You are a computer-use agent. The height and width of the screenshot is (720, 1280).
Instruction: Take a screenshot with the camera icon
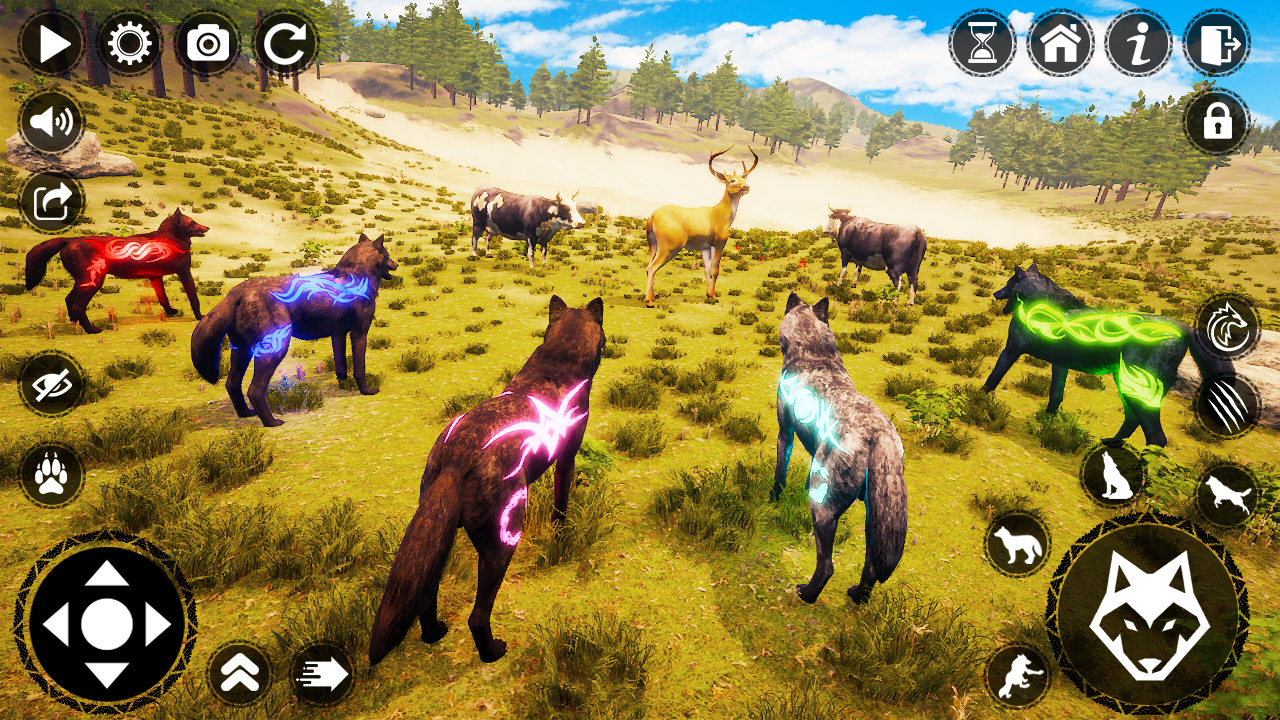[x=206, y=42]
